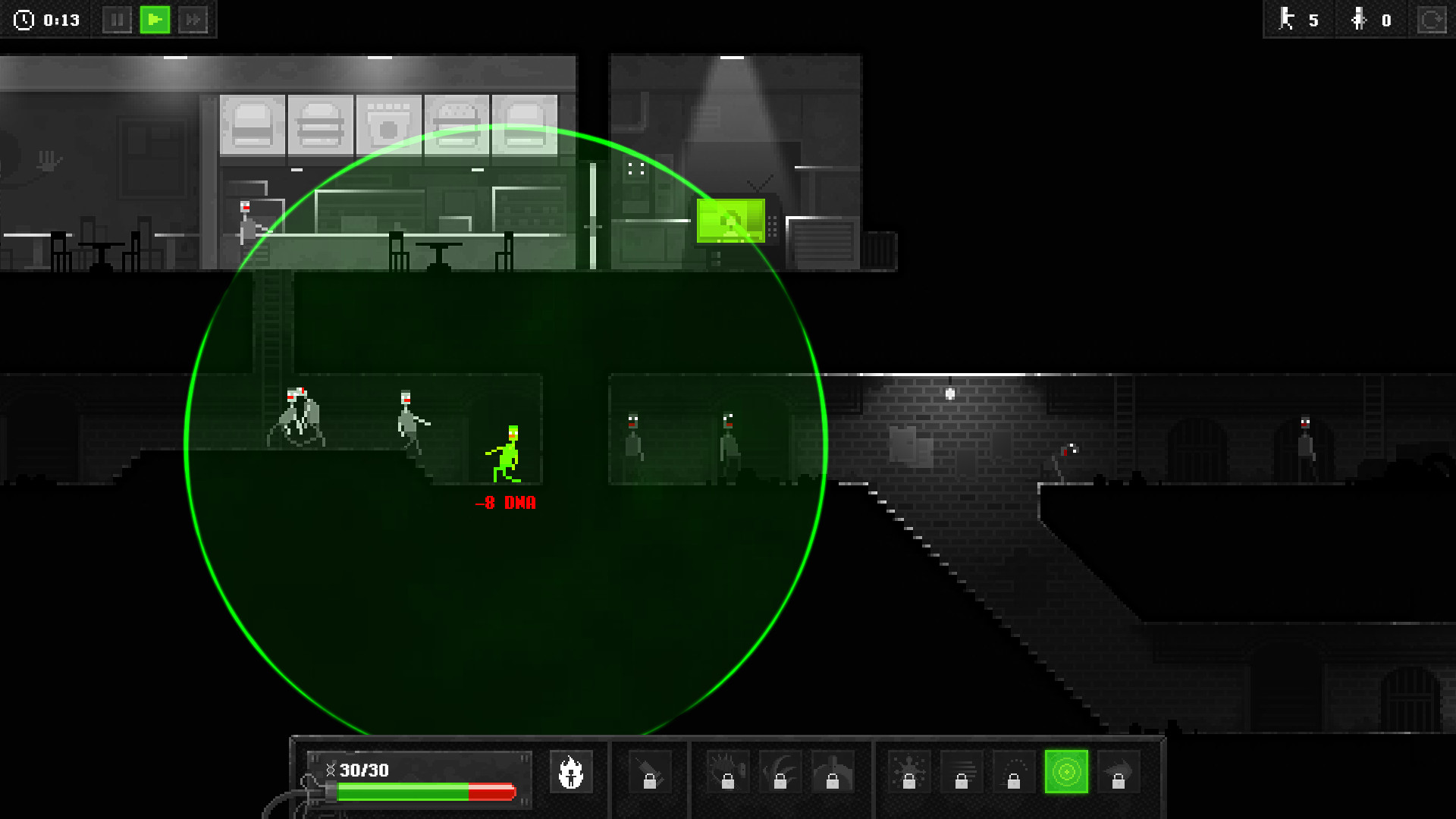
Task: Click the locked radial meter ability slot
Action: 1013,772
